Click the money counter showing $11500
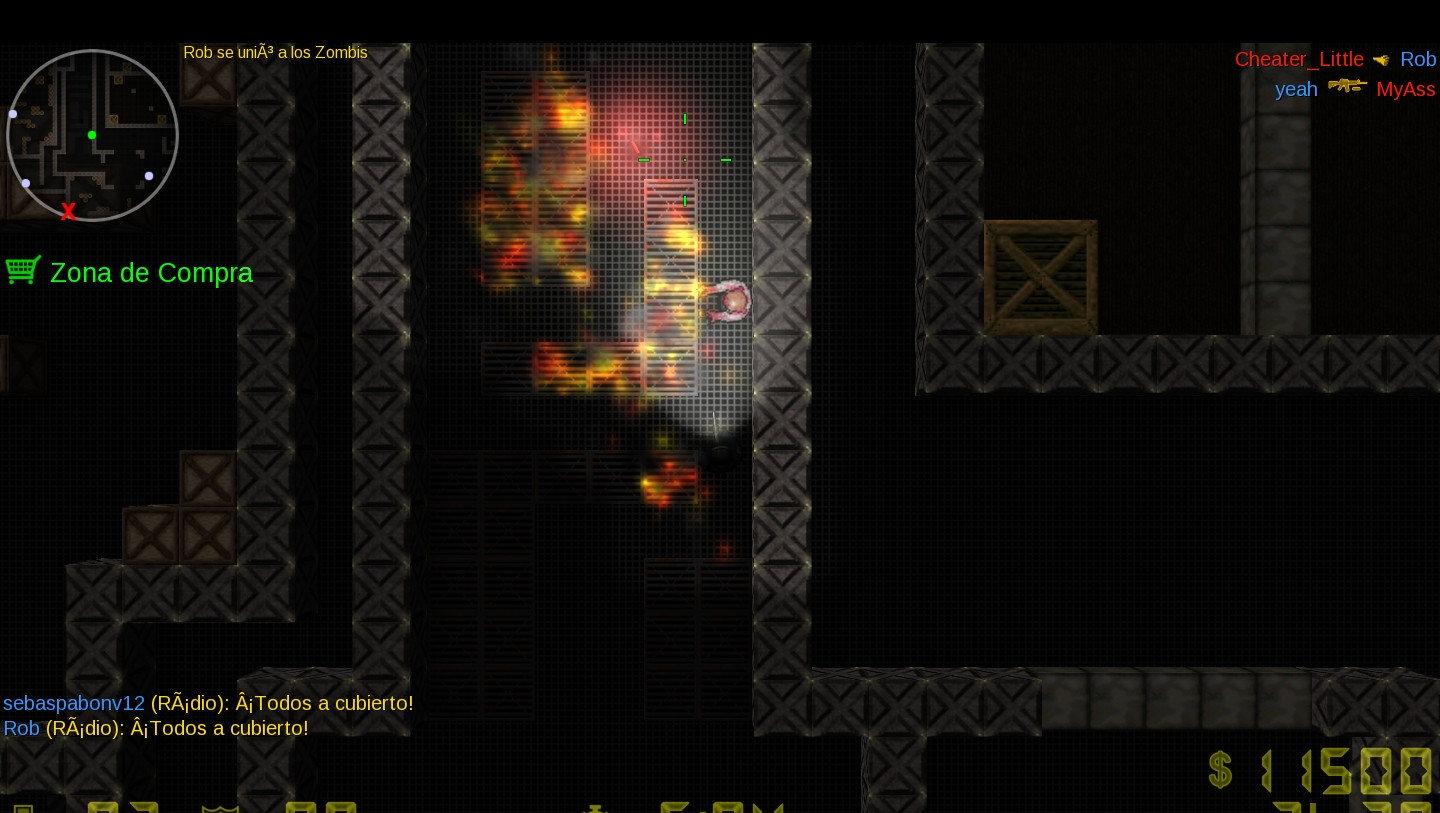The width and height of the screenshot is (1440, 813). [x=1345, y=770]
